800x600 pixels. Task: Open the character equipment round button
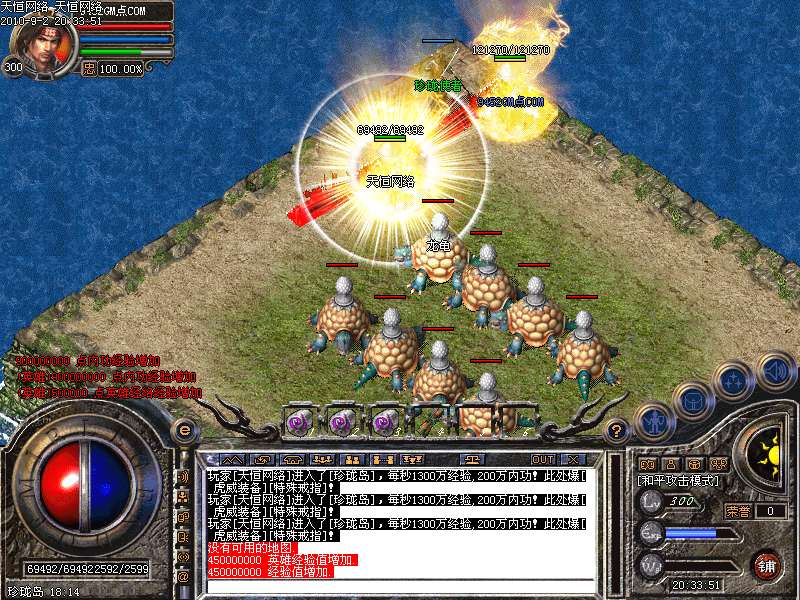click(653, 422)
